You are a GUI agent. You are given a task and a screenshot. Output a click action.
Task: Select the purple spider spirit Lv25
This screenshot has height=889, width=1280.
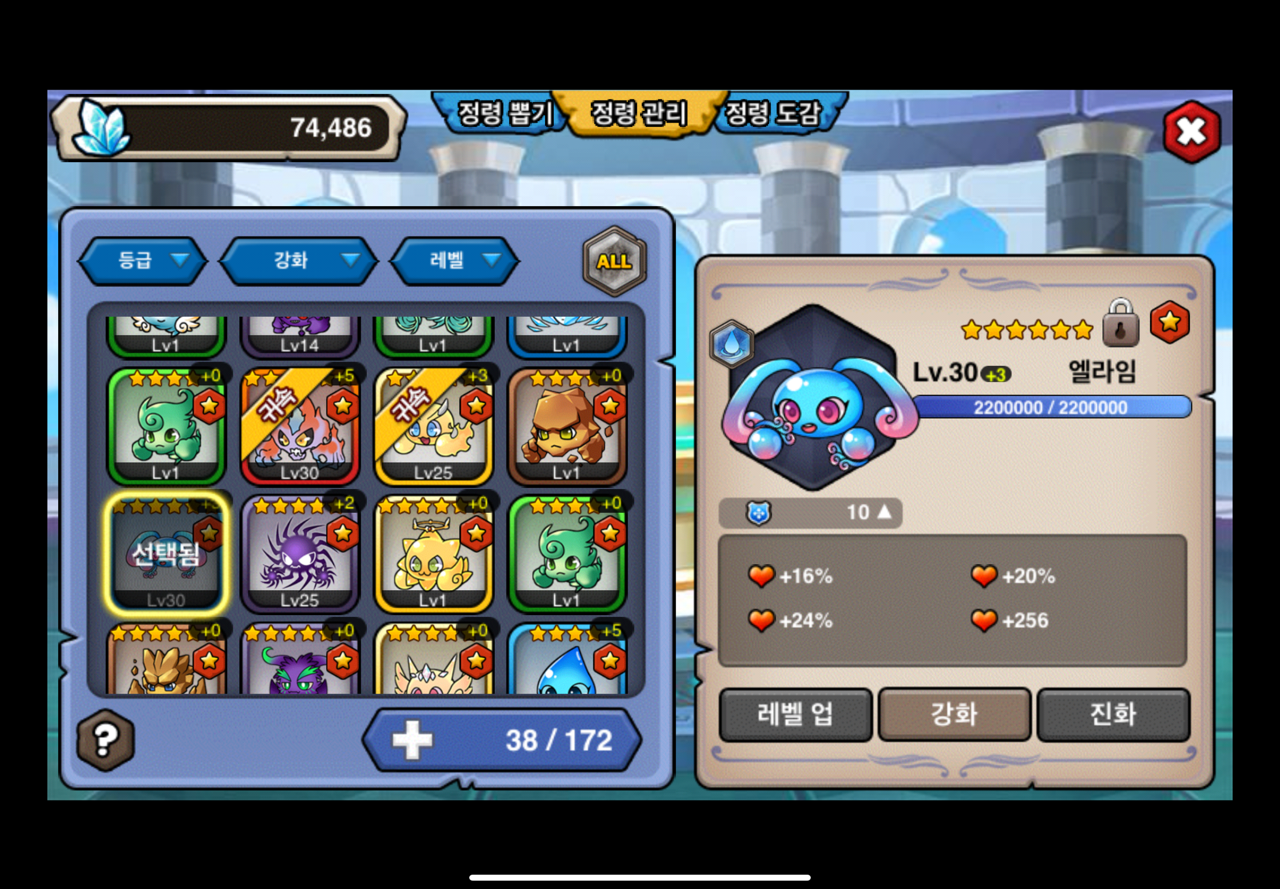coord(300,555)
